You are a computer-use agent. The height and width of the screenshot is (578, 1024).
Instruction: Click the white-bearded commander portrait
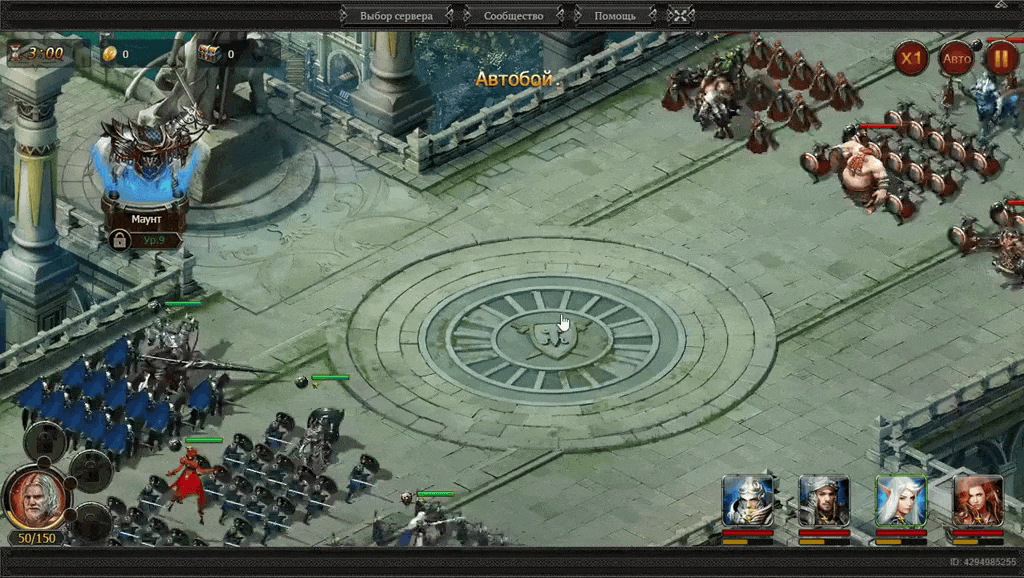click(34, 498)
